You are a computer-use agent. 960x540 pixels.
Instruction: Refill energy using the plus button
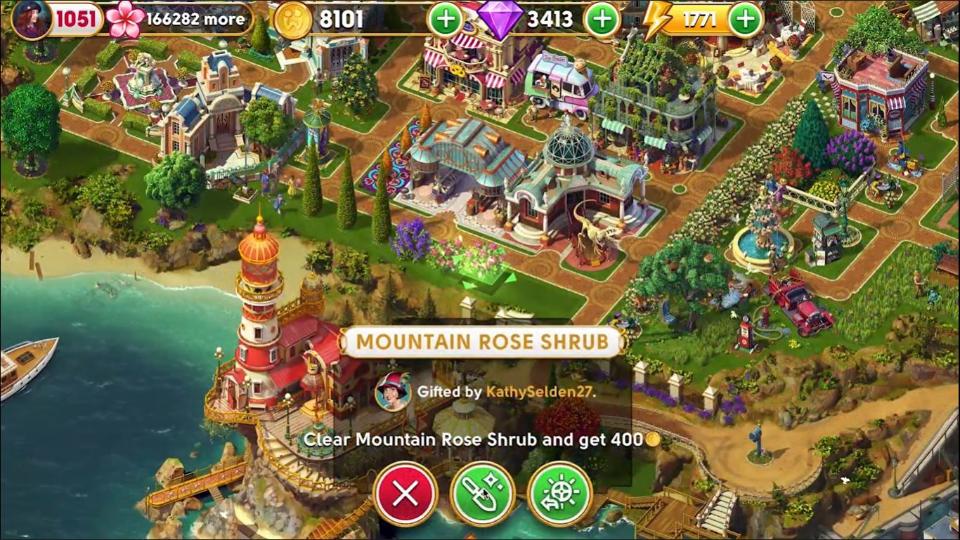click(x=745, y=18)
